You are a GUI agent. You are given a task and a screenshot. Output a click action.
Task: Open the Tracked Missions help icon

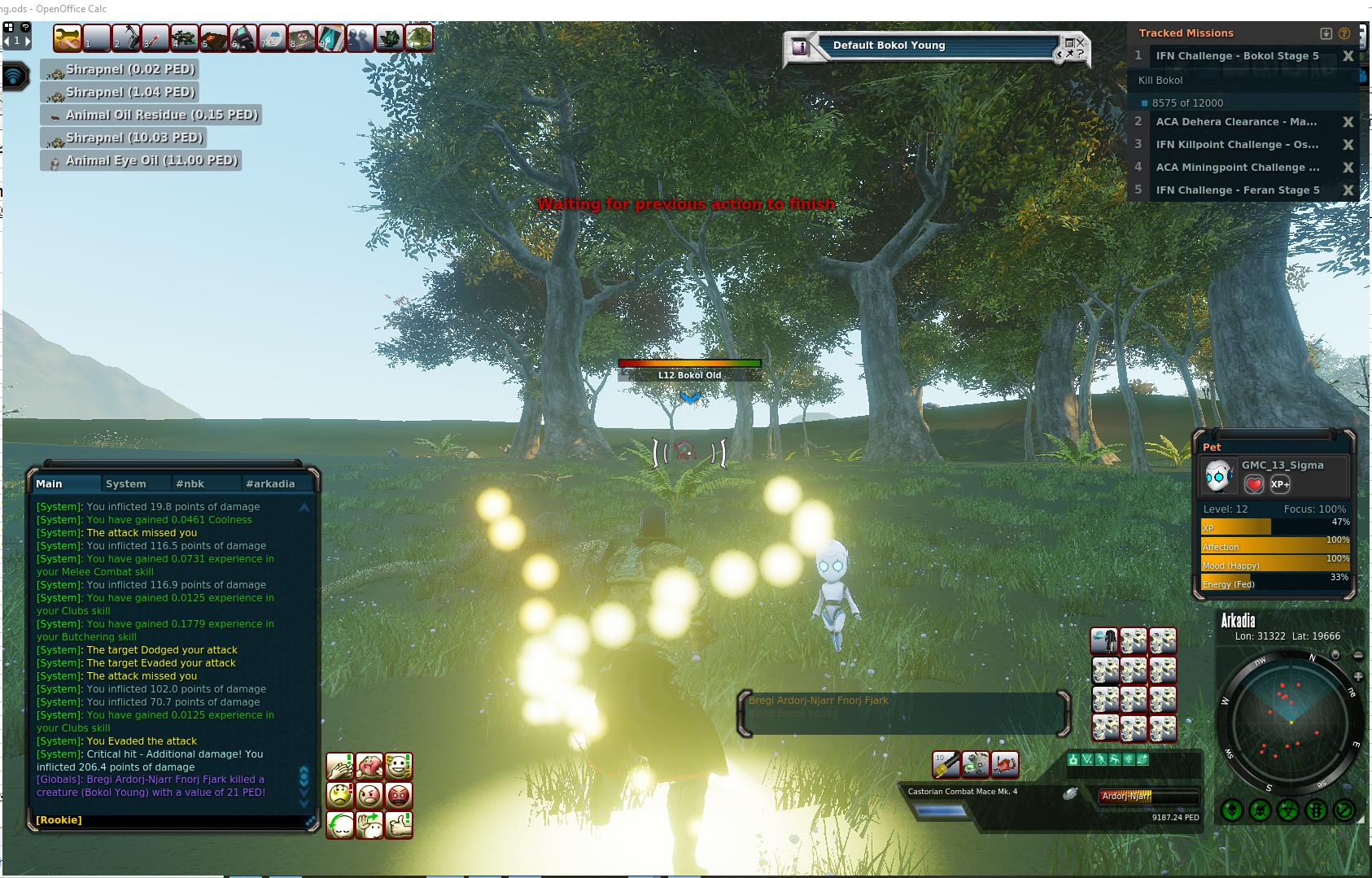pos(1344,33)
